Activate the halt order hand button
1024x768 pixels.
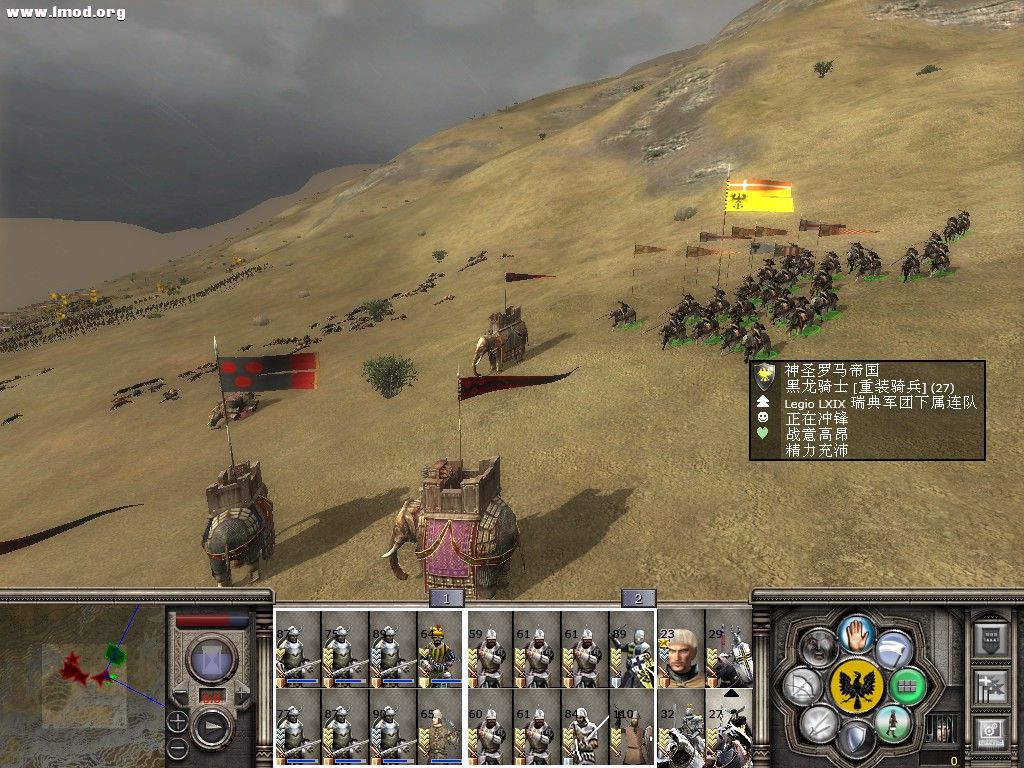(x=857, y=633)
